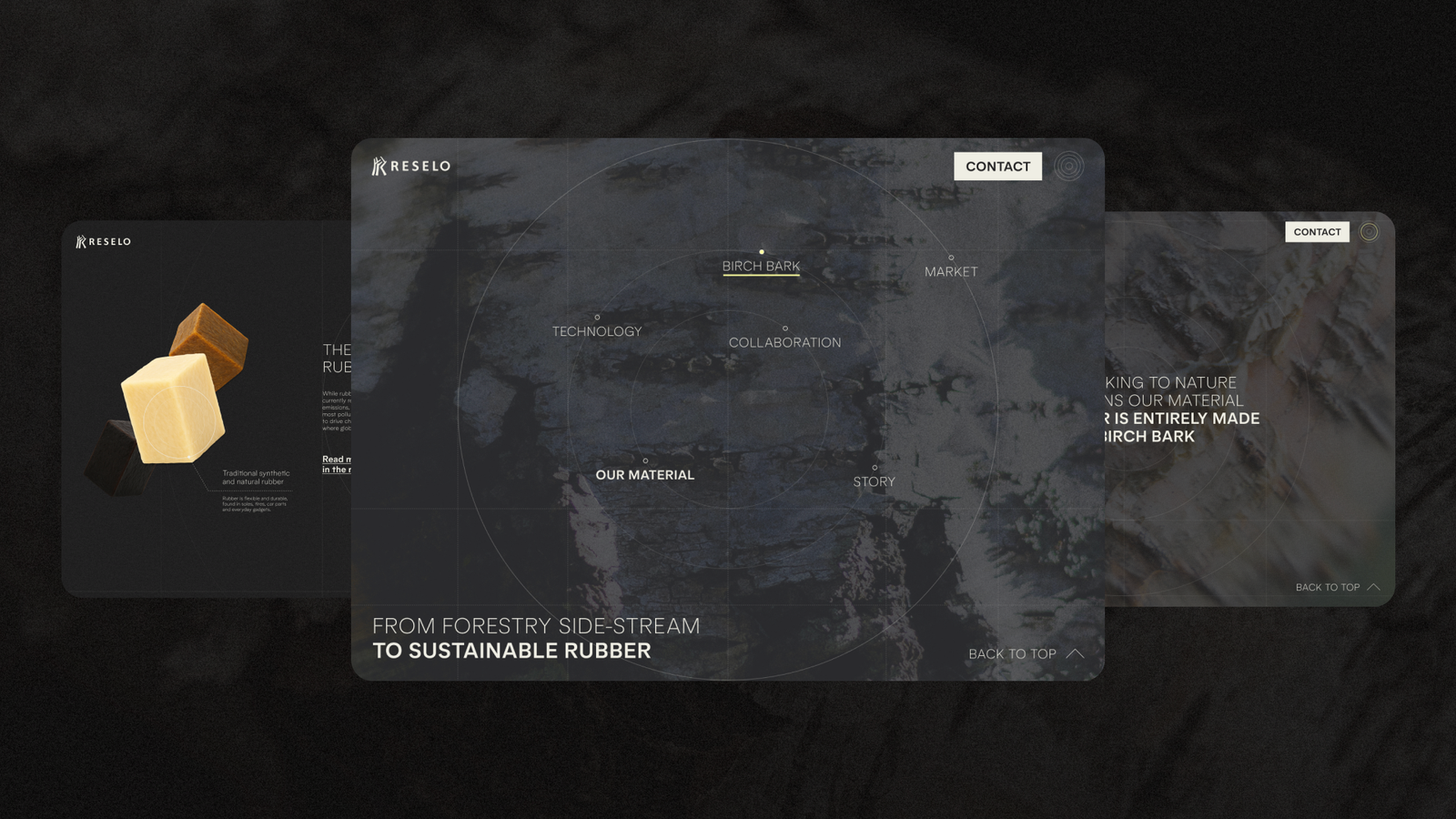Click the small CONTACT button on the right card
The width and height of the screenshot is (1456, 819).
[x=1317, y=232]
